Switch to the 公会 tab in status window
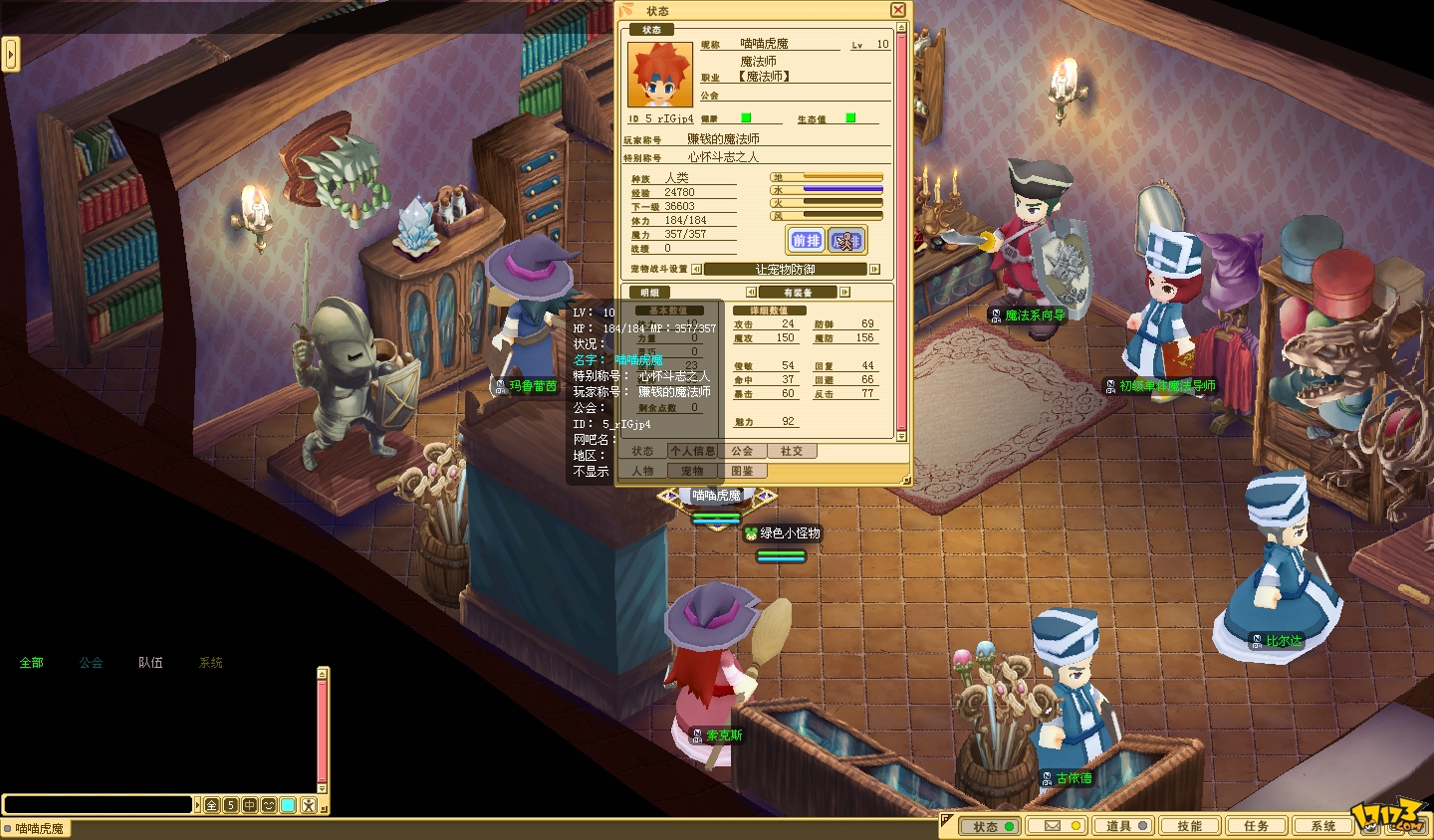This screenshot has height=840, width=1434. [742, 451]
